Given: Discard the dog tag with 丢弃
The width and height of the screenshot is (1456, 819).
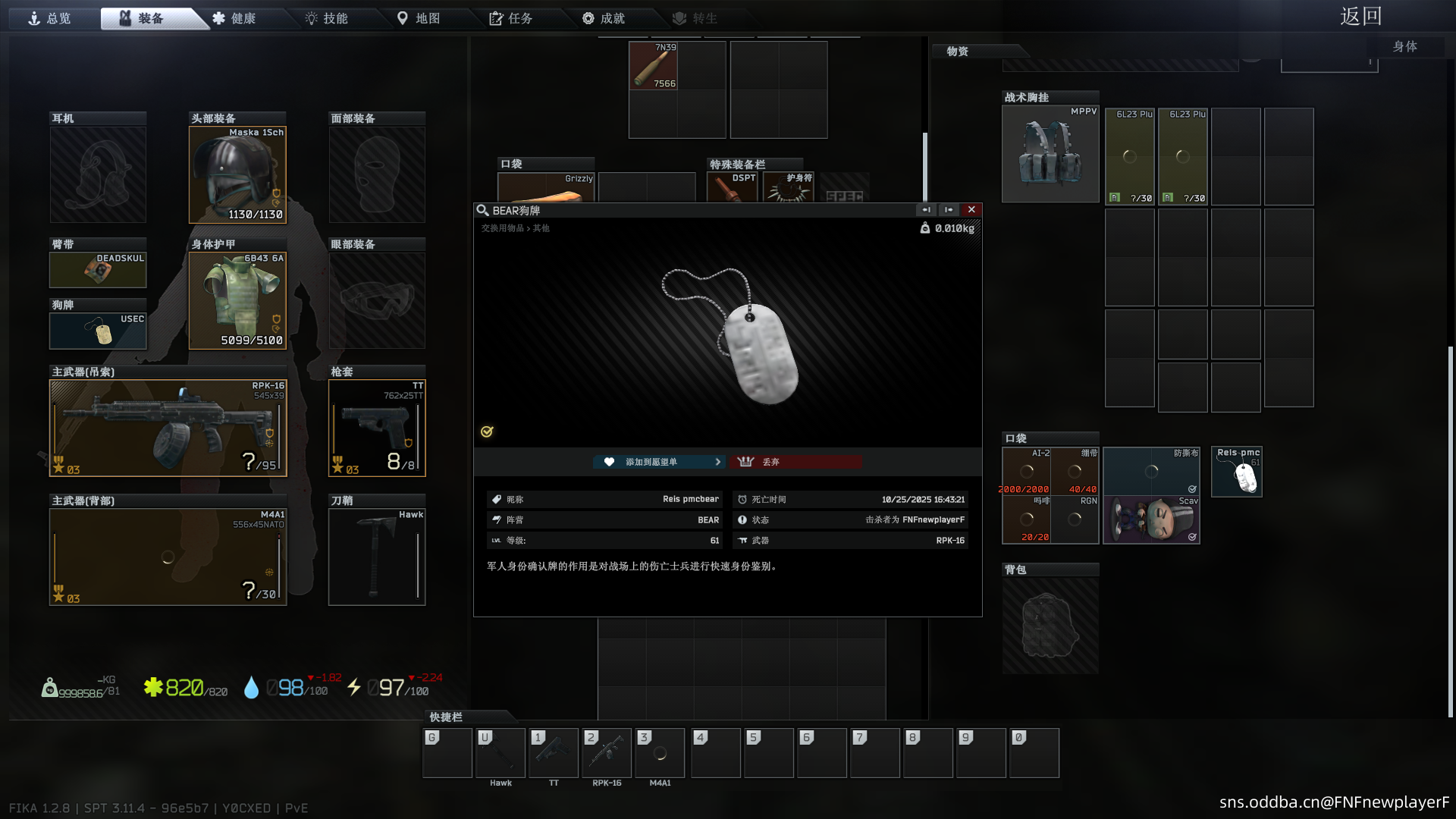Looking at the screenshot, I should click(x=795, y=462).
